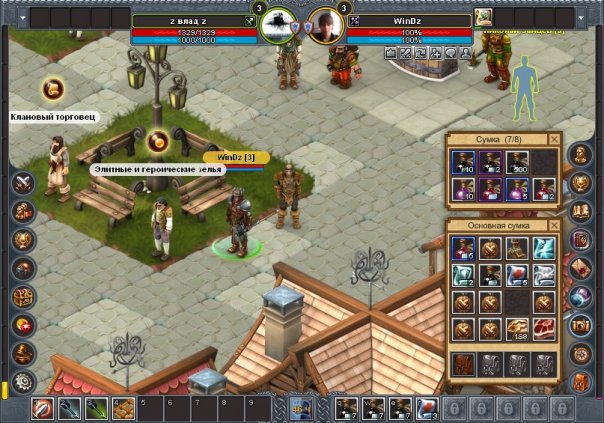Click the Клановый торговец scroll icon

pos(53,89)
